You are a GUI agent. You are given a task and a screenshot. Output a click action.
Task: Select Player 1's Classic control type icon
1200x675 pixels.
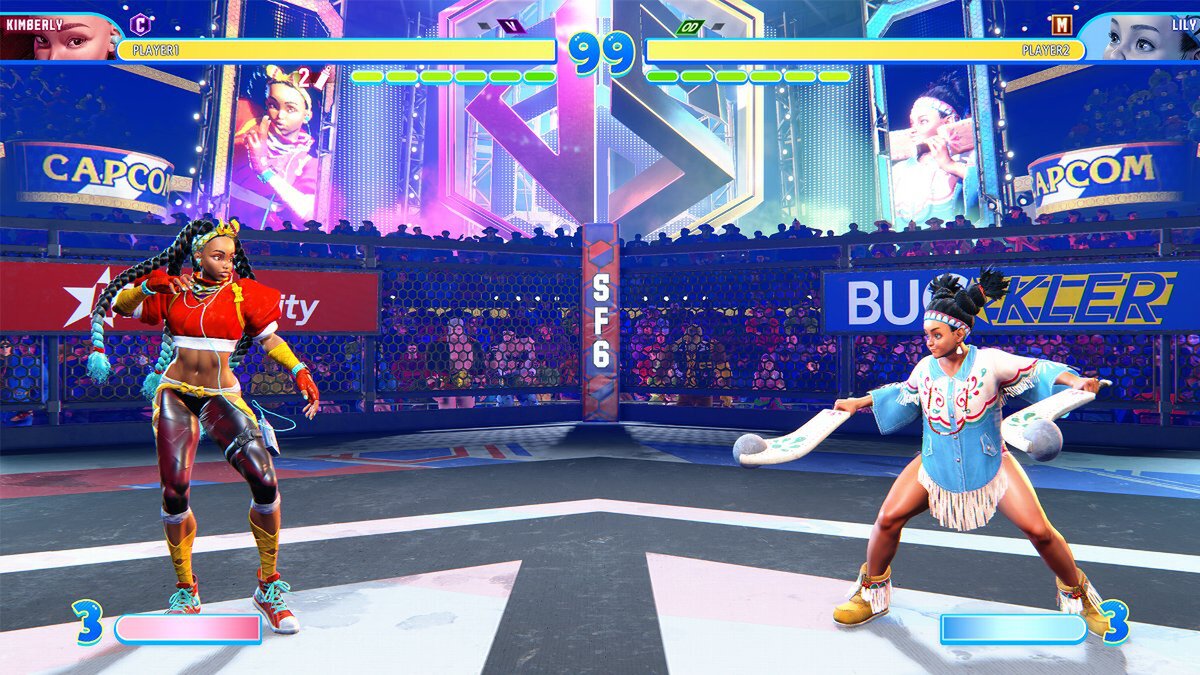[x=141, y=23]
